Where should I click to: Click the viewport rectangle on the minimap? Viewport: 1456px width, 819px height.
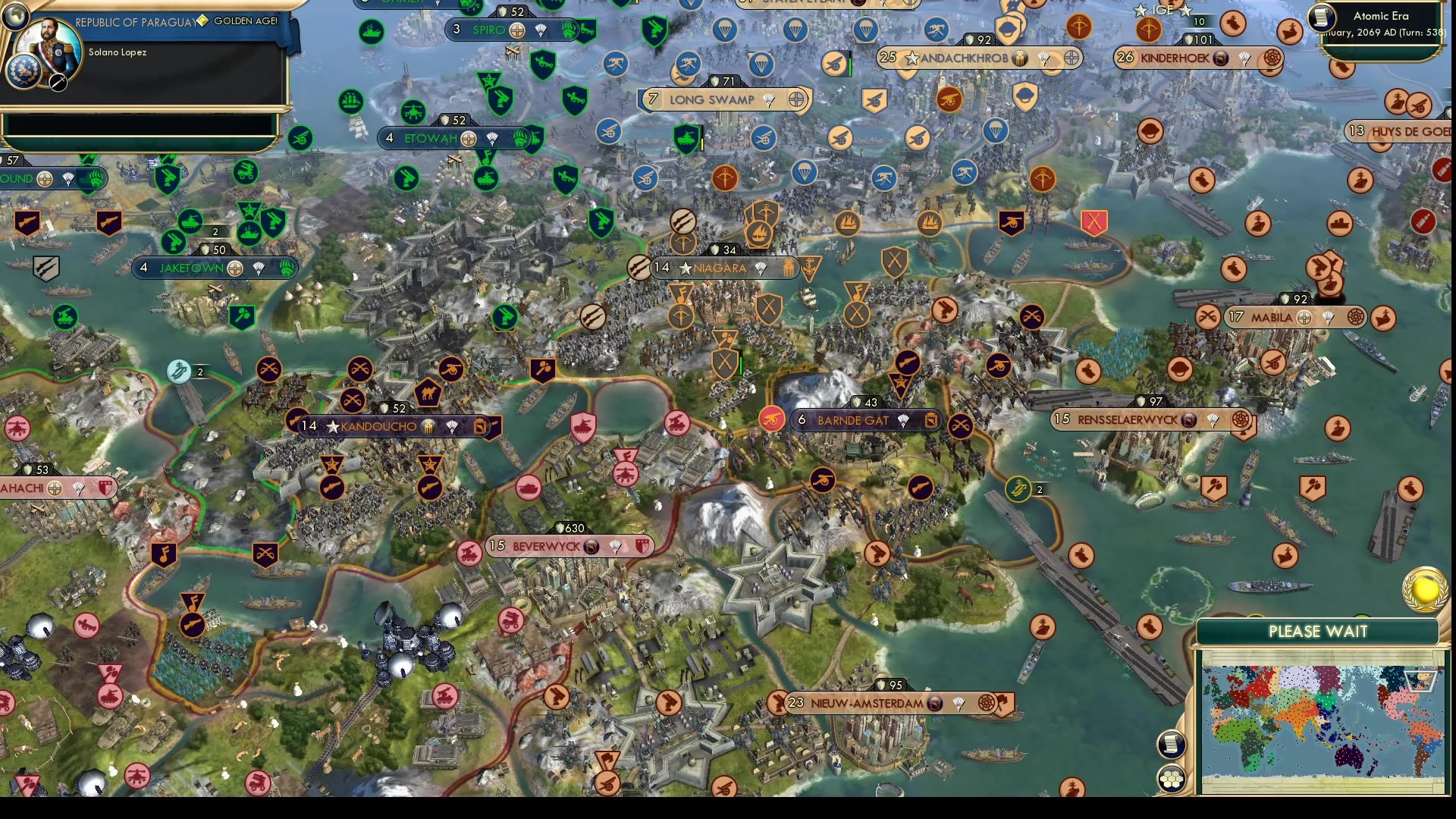pos(1420,682)
